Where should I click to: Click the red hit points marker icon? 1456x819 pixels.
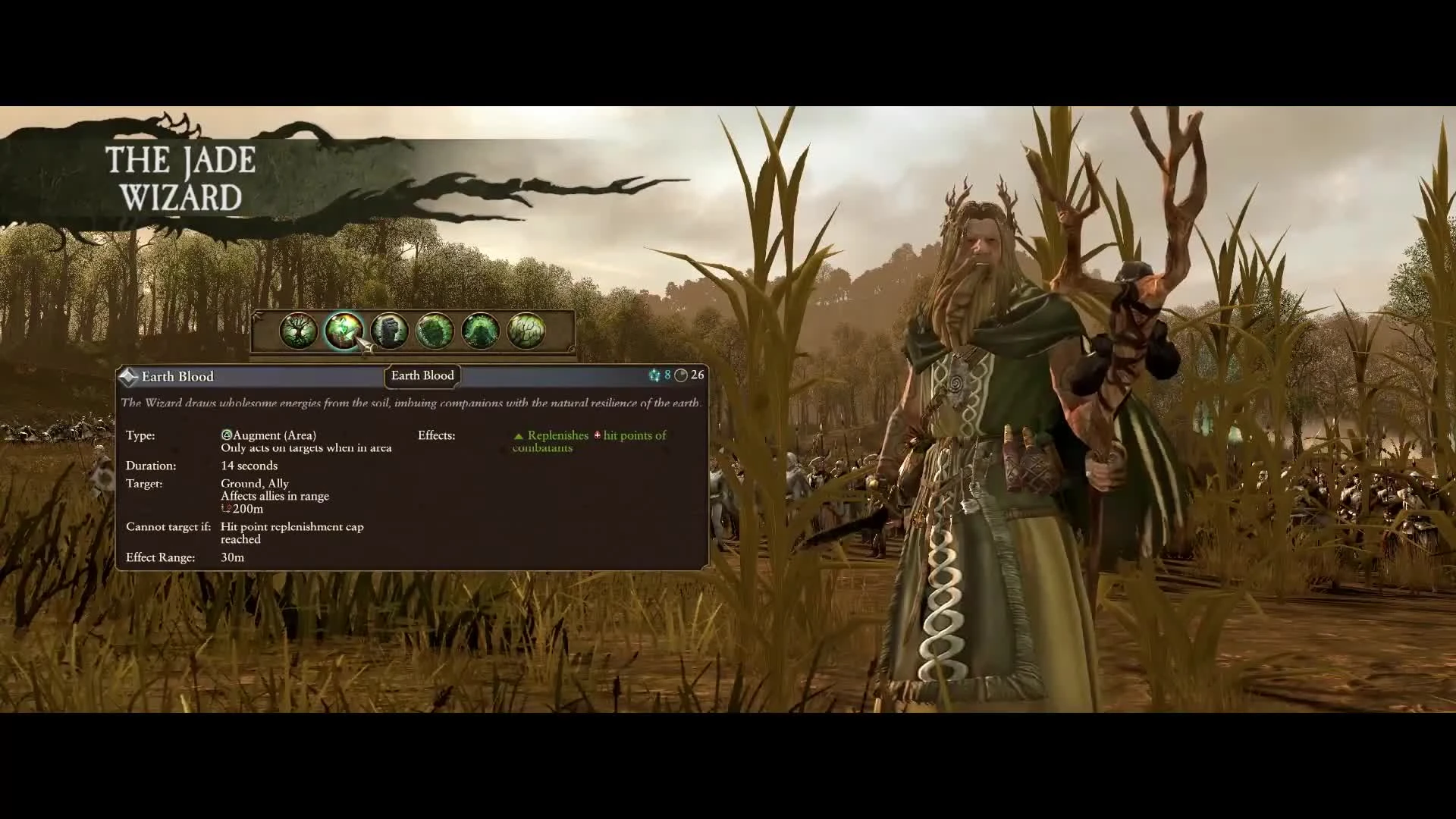point(598,435)
